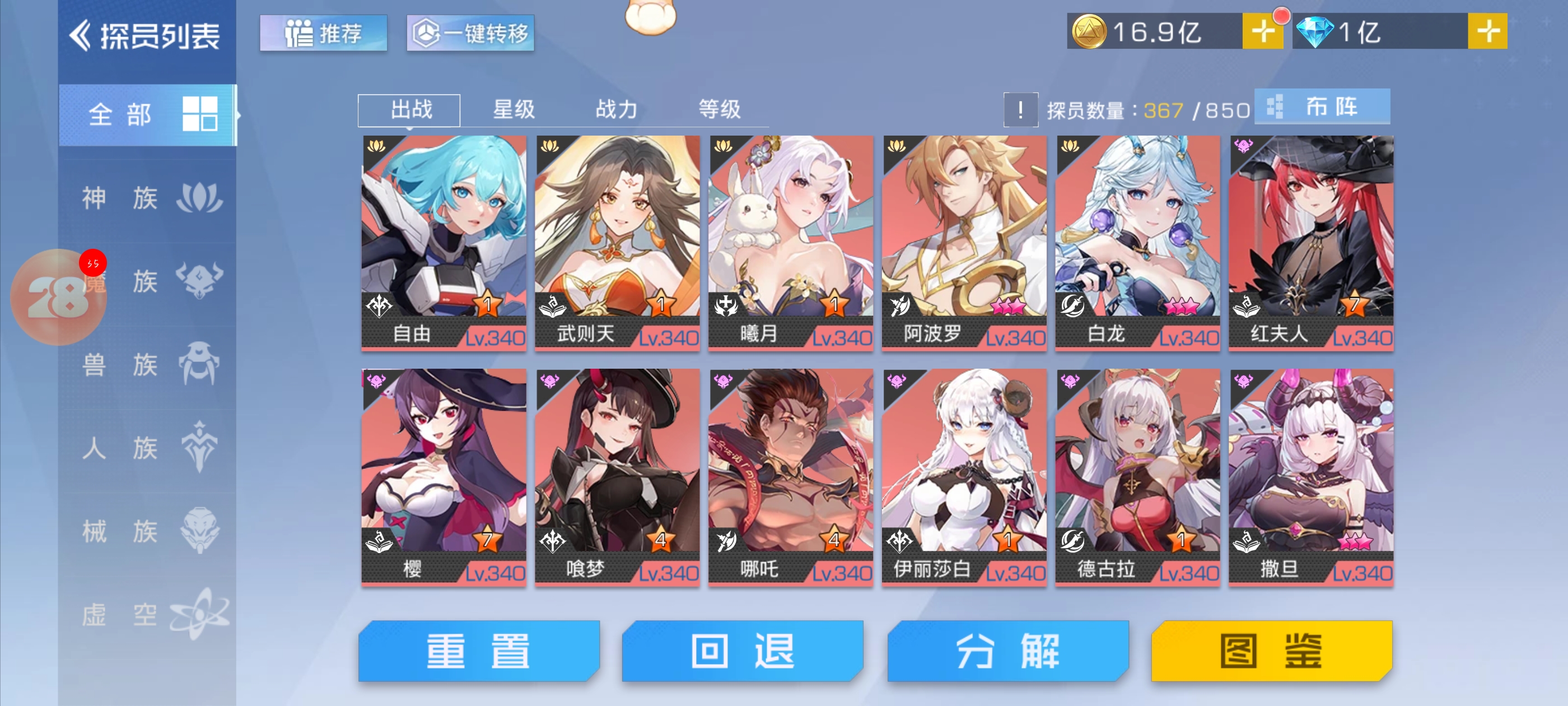Add more diamonds with plus button

click(x=1487, y=31)
